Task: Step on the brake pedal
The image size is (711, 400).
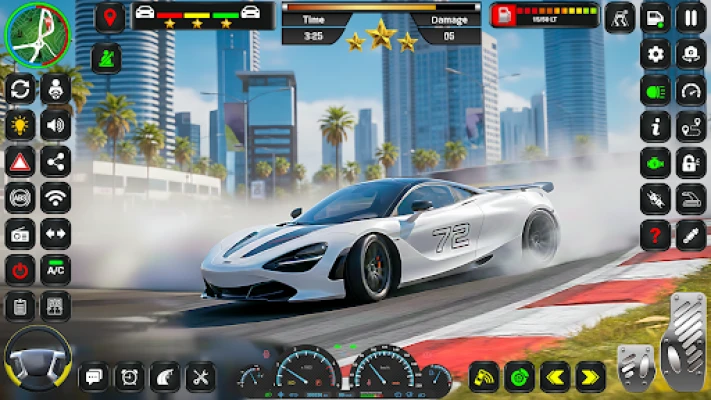Action: pos(636,365)
